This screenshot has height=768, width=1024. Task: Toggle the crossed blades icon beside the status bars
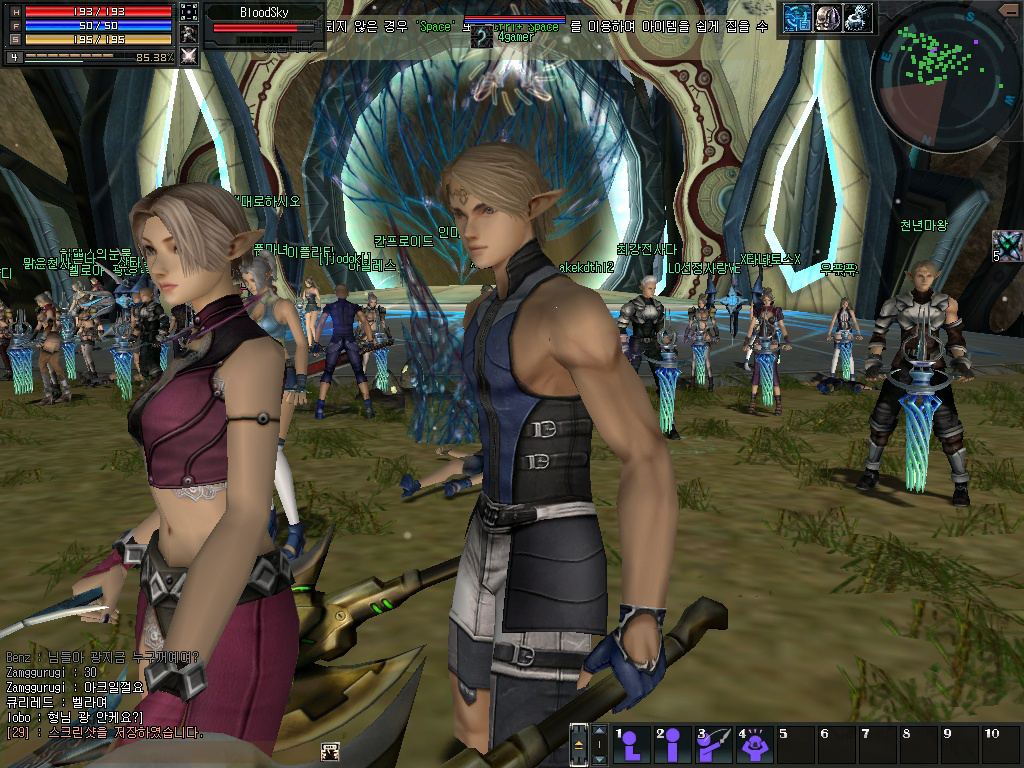click(189, 56)
